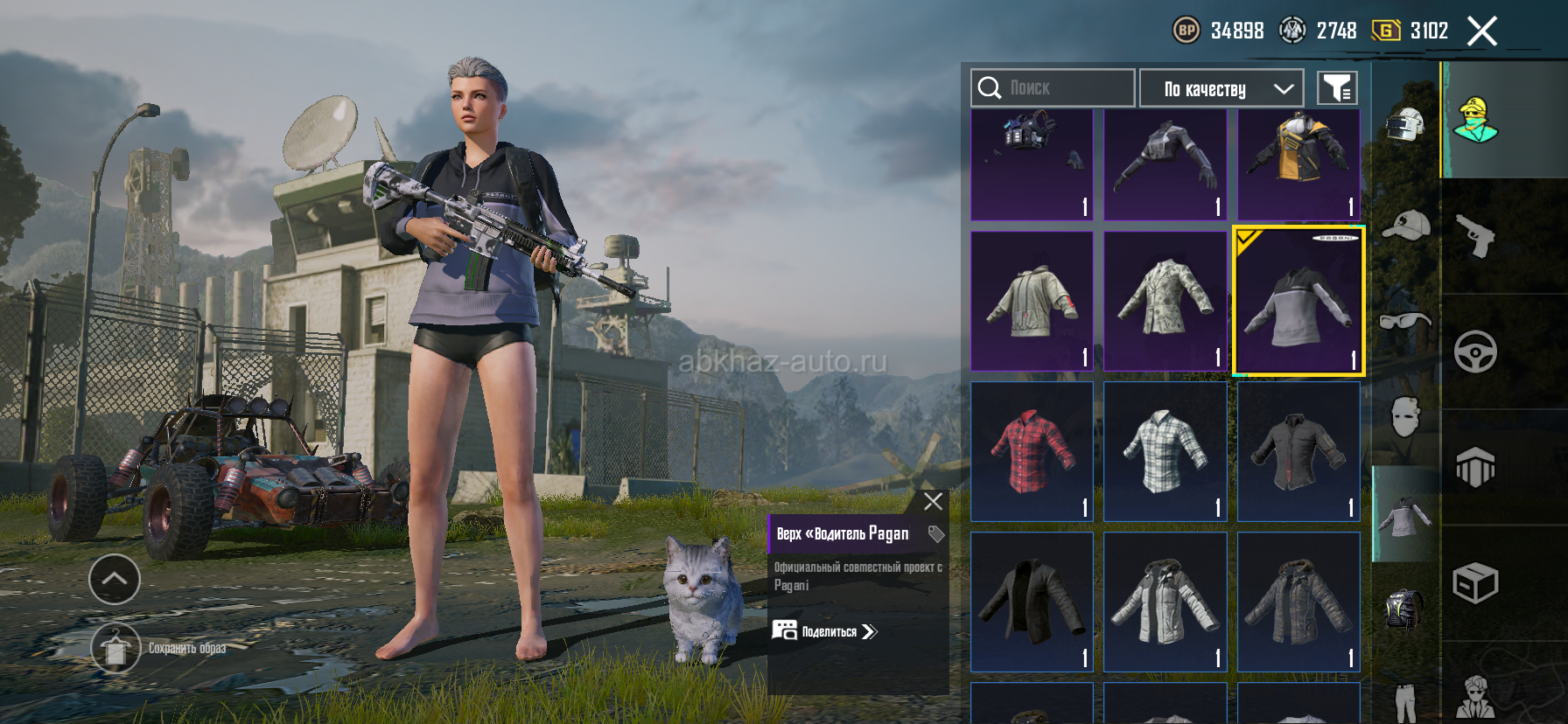The height and width of the screenshot is (724, 1568).
Task: Open the glasses category
Action: tap(1405, 322)
